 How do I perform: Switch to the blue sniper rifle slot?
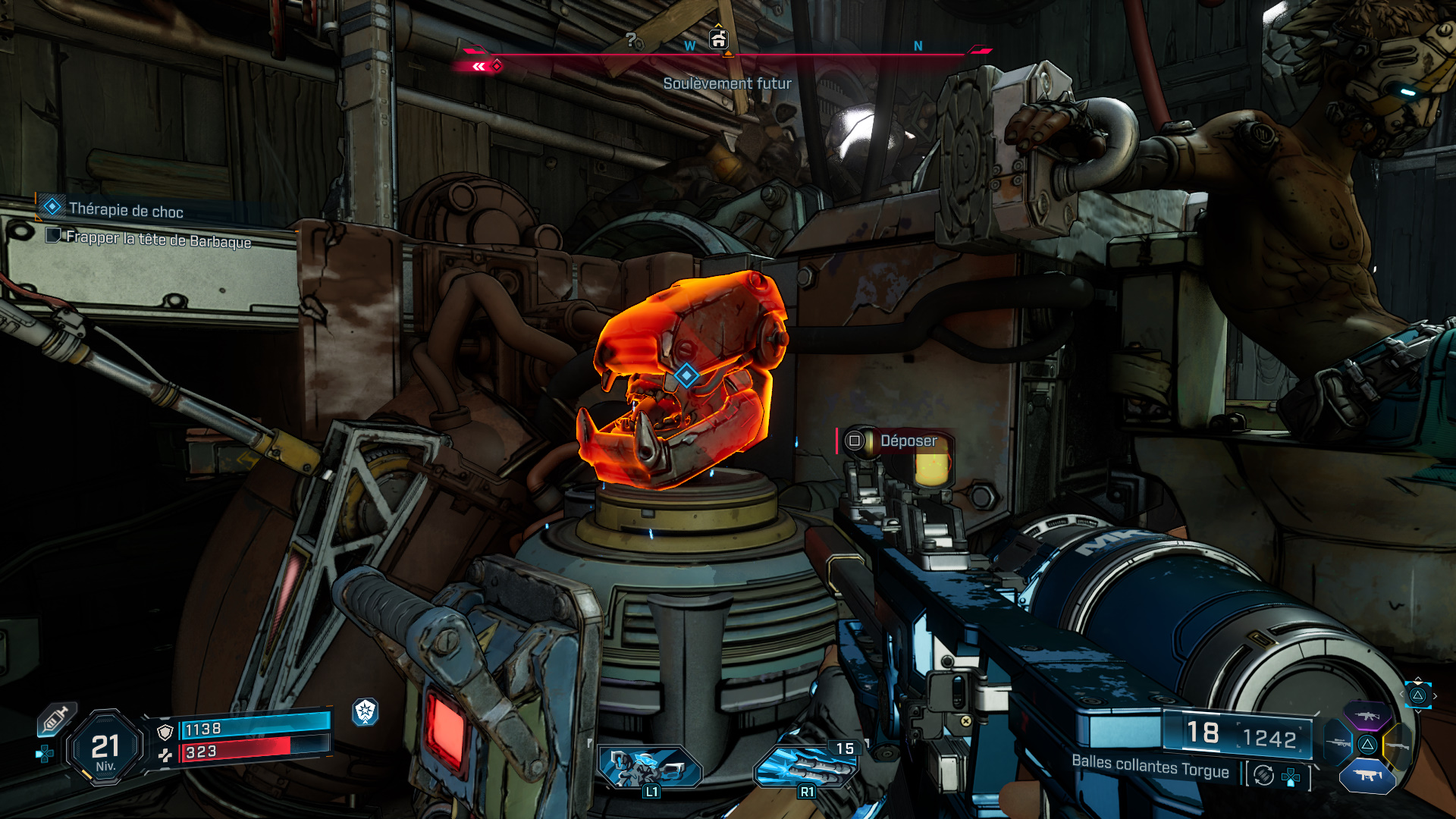tap(1338, 743)
